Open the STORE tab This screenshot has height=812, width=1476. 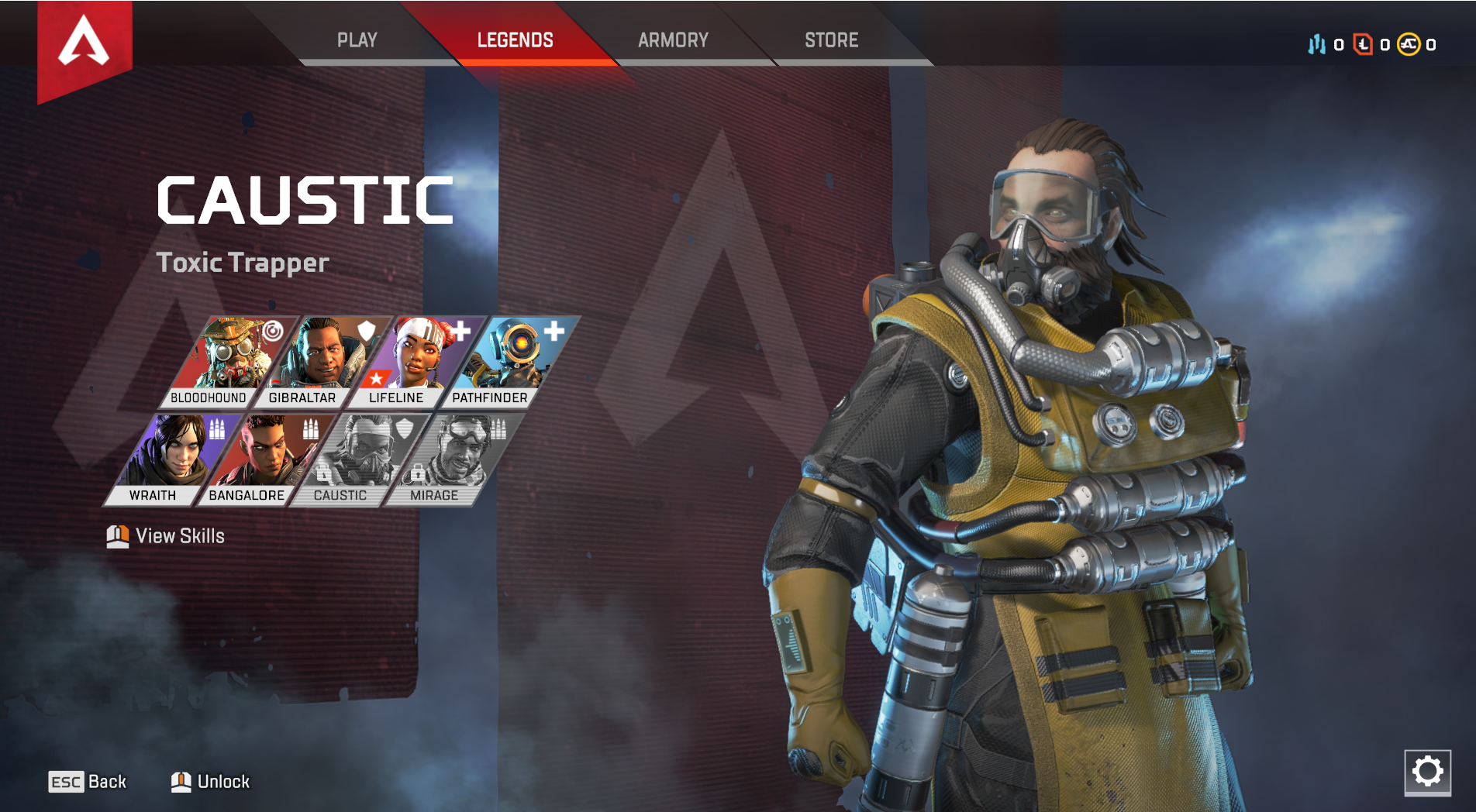[830, 40]
